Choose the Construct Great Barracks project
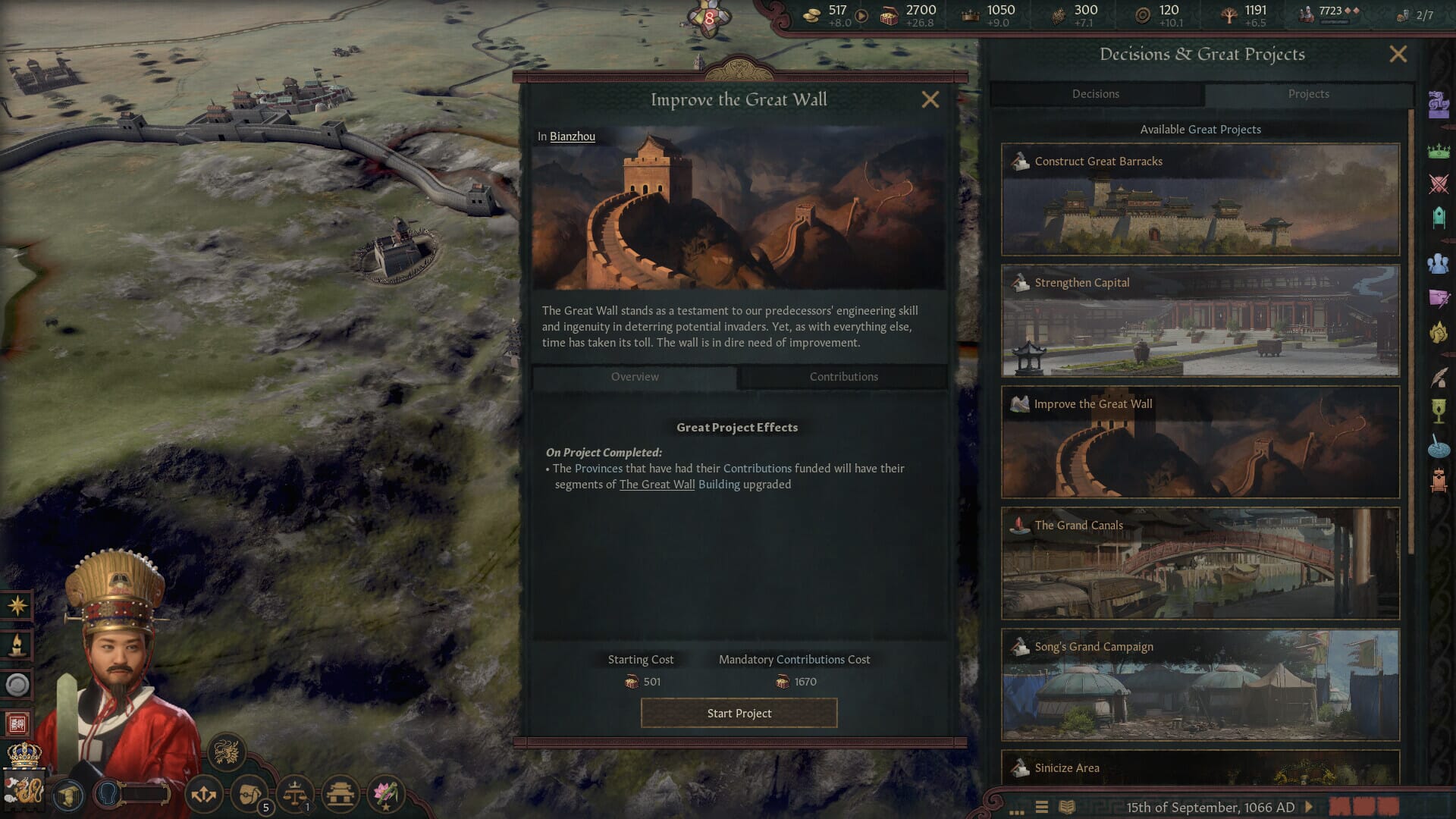Screen dimensions: 1456x819 pos(1200,199)
